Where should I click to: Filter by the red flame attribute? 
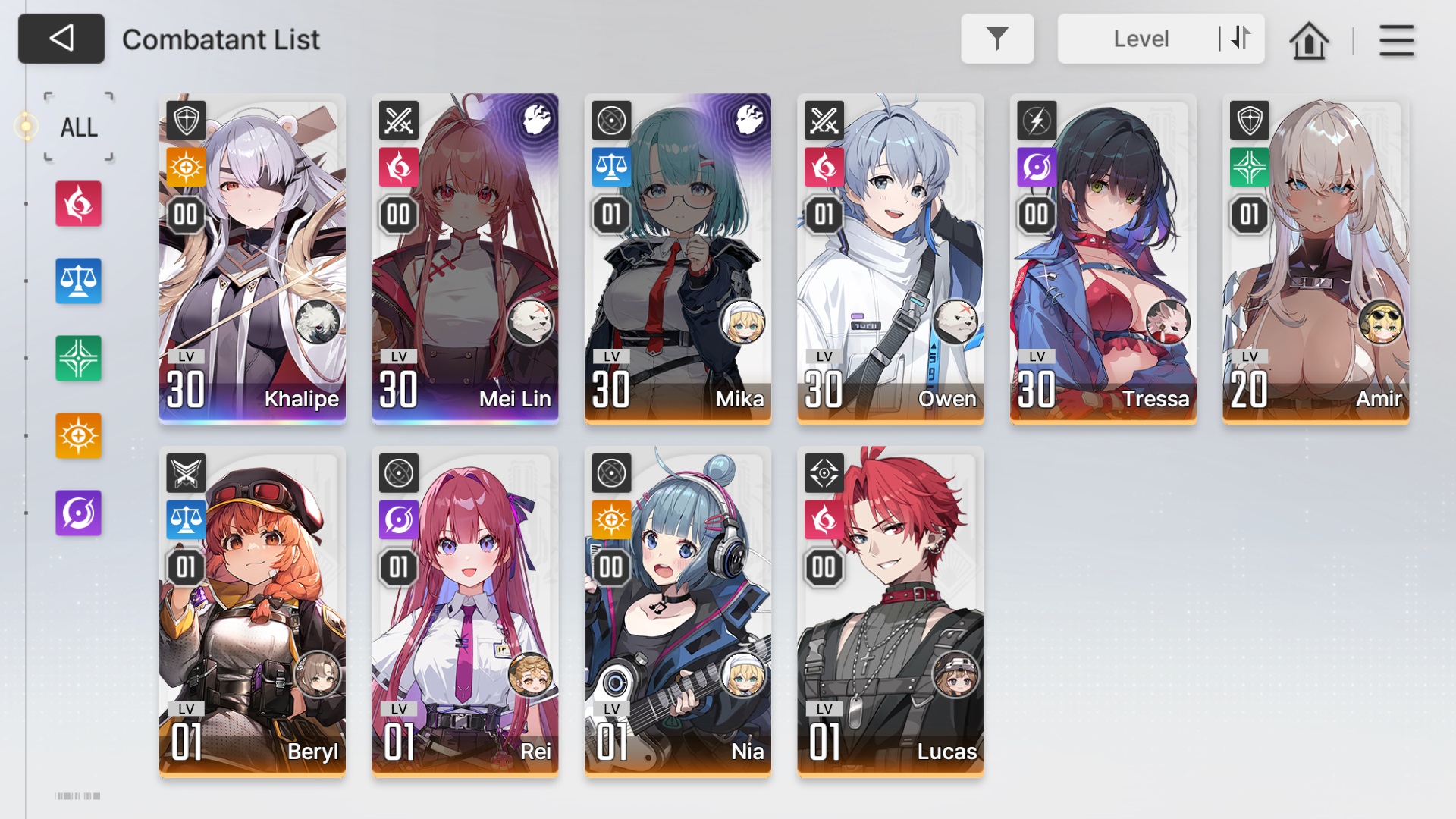click(x=78, y=204)
